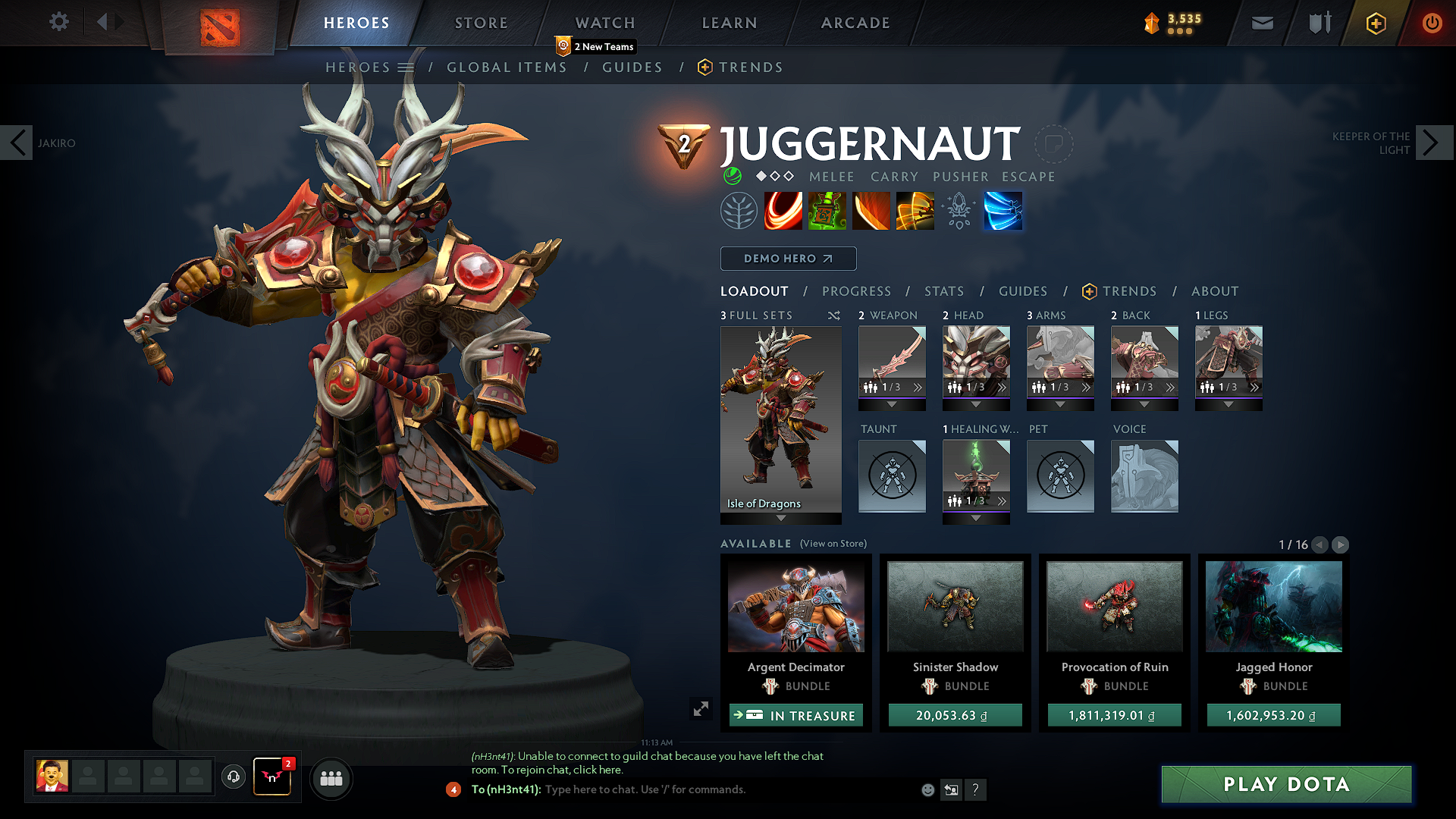The width and height of the screenshot is (1456, 819).
Task: Click the shuffle icon next to Full Sets
Action: (x=833, y=315)
